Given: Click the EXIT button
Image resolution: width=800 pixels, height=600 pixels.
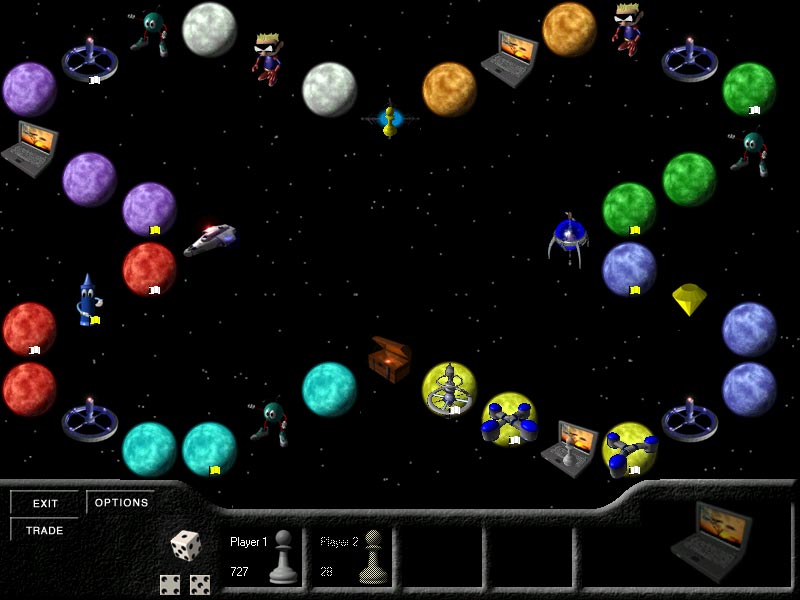Looking at the screenshot, I should coord(46,503).
